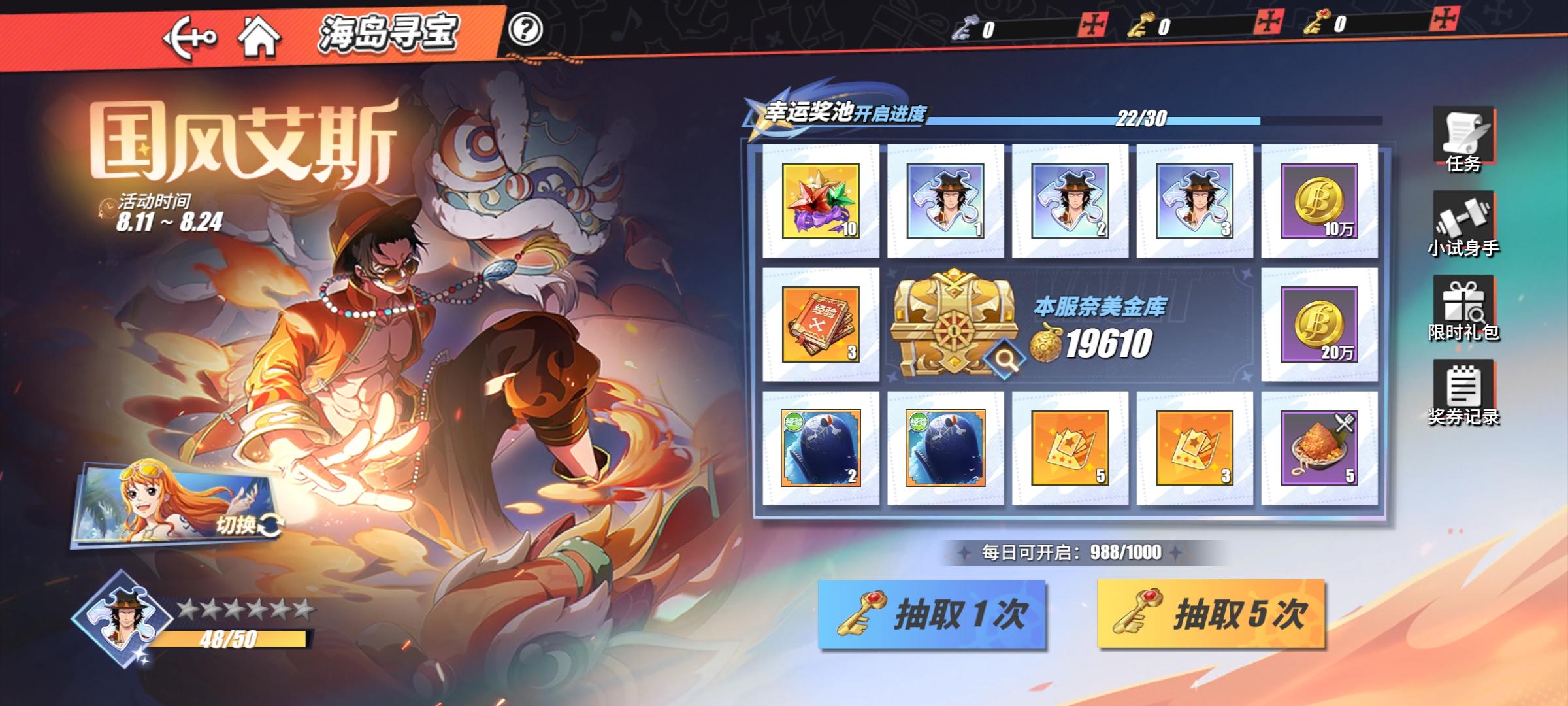
Task: Open the help question mark icon
Action: point(531,27)
